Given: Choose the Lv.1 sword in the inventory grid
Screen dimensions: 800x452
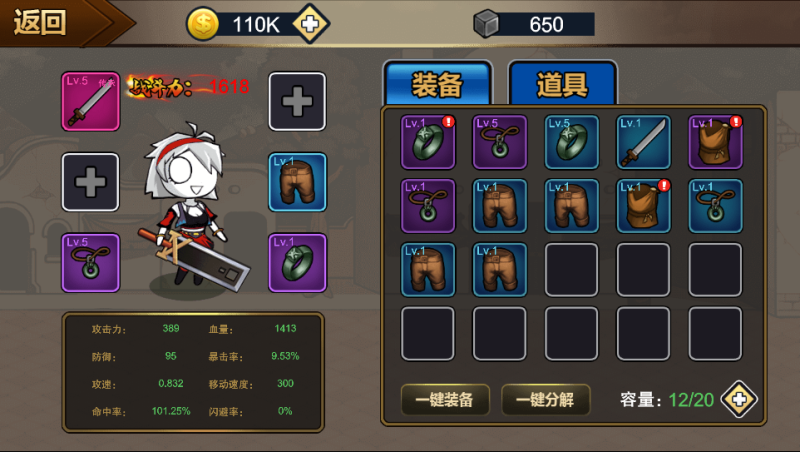Looking at the screenshot, I should point(644,143).
